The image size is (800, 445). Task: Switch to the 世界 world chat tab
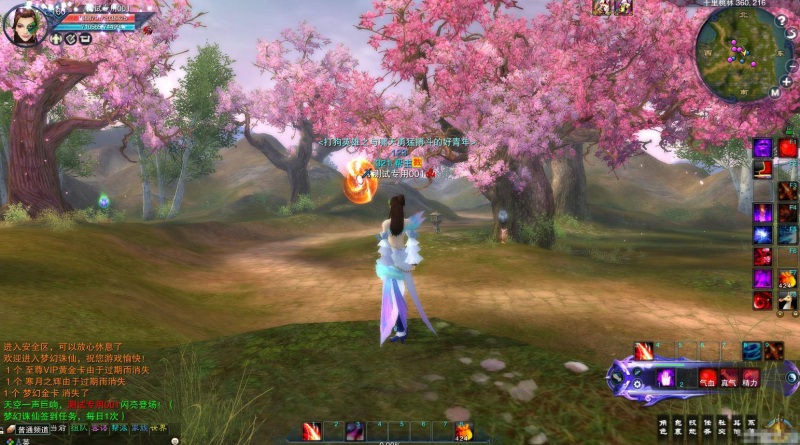click(x=157, y=428)
